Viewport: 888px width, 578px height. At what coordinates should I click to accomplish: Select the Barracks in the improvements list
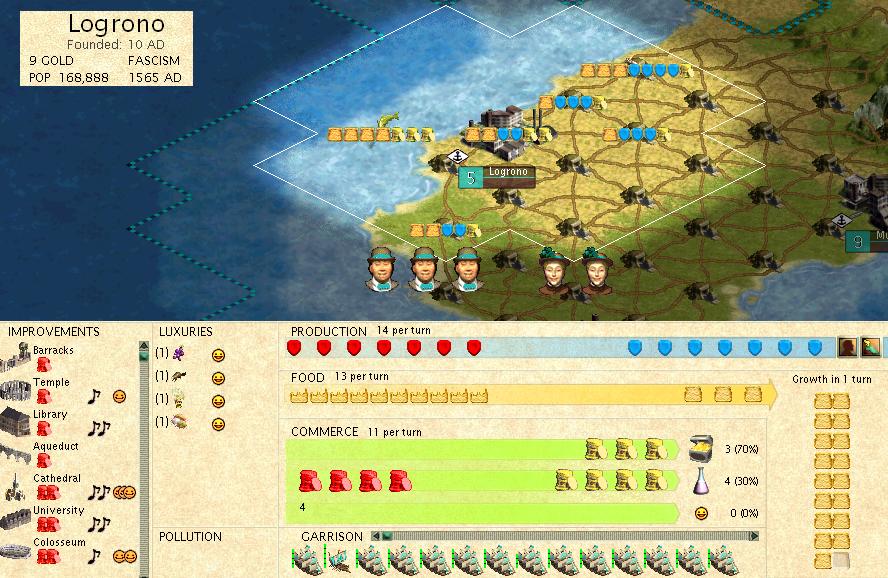[x=52, y=351]
